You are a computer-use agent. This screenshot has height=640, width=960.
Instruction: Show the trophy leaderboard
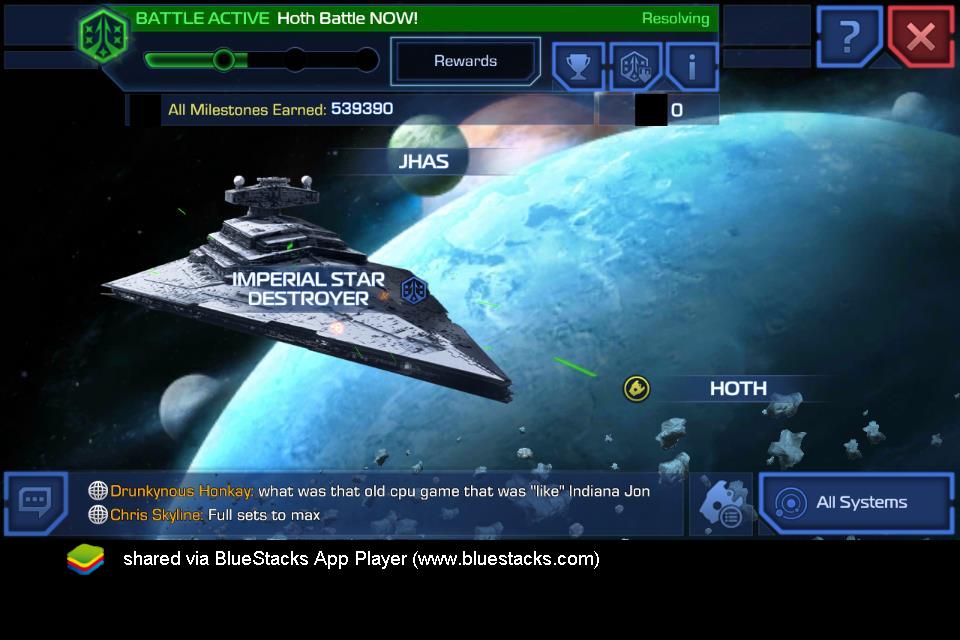tap(578, 66)
